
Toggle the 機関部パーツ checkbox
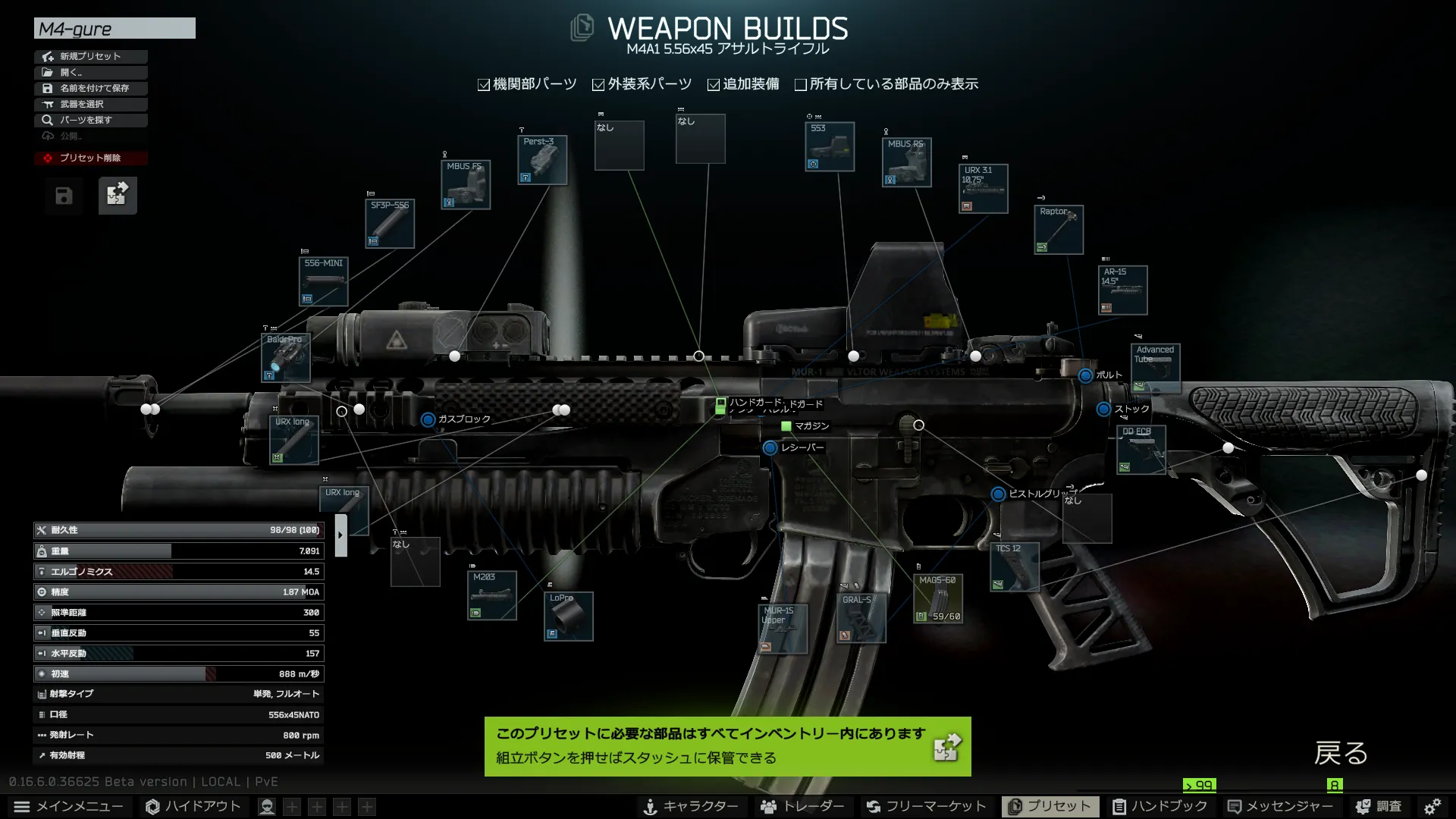point(484,85)
